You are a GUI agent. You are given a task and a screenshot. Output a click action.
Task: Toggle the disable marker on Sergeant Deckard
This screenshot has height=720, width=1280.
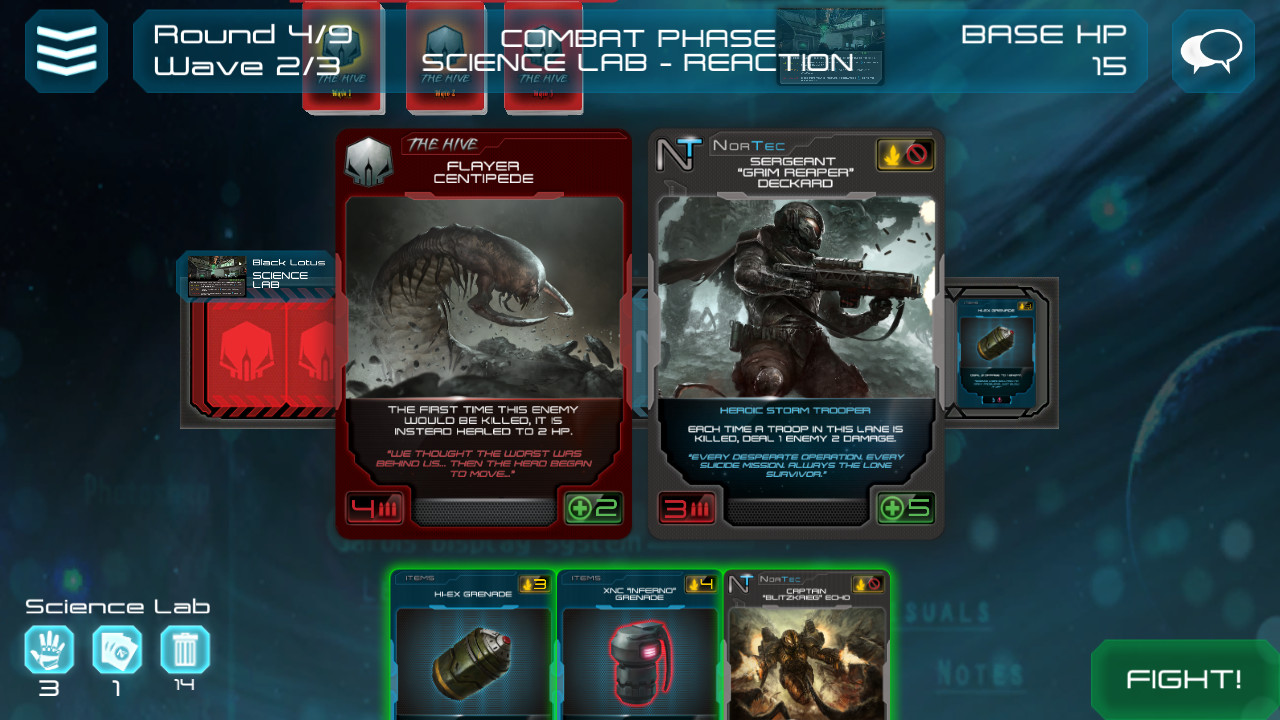pos(918,155)
